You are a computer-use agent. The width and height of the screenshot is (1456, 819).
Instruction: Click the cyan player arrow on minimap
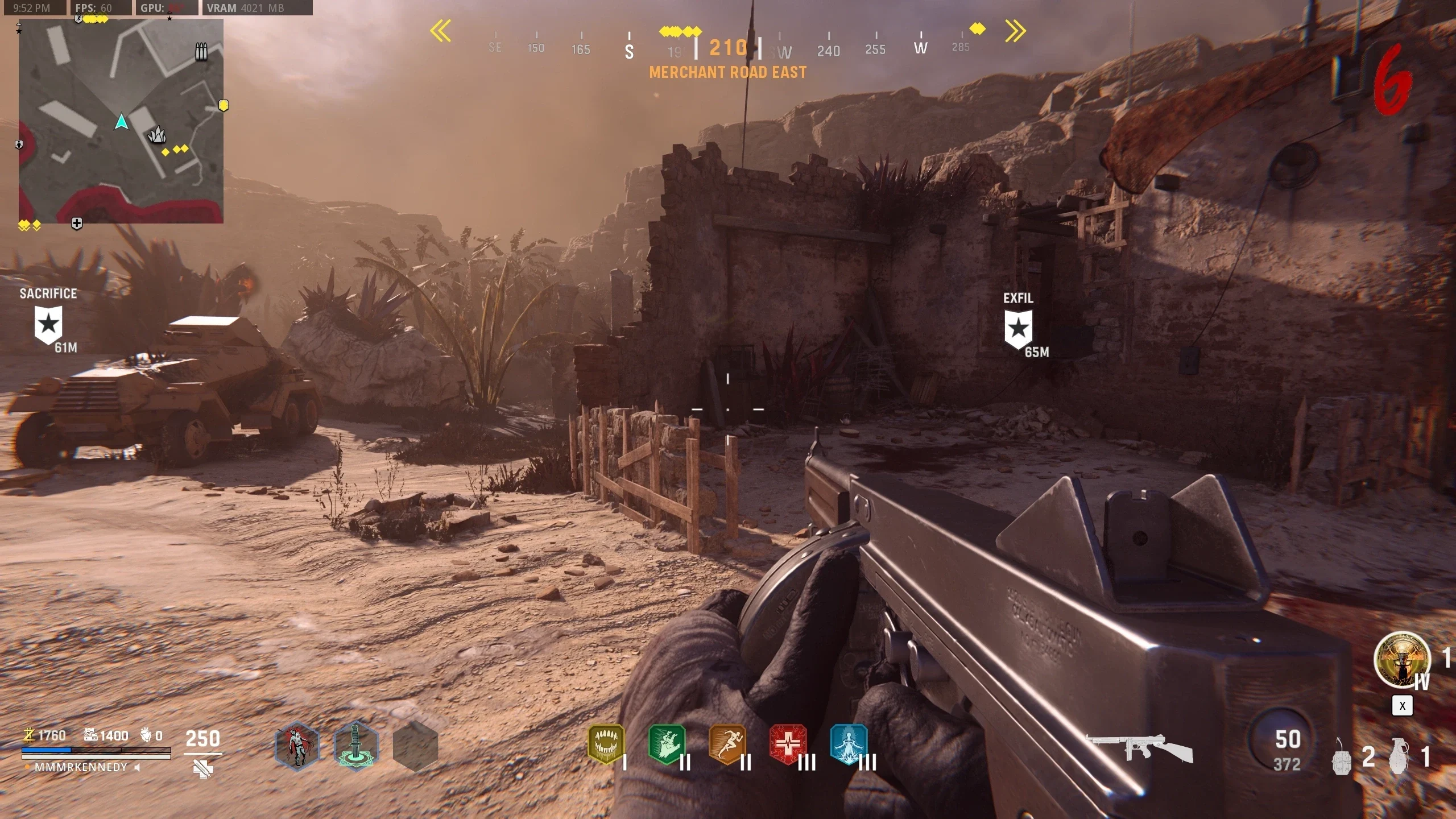point(121,122)
